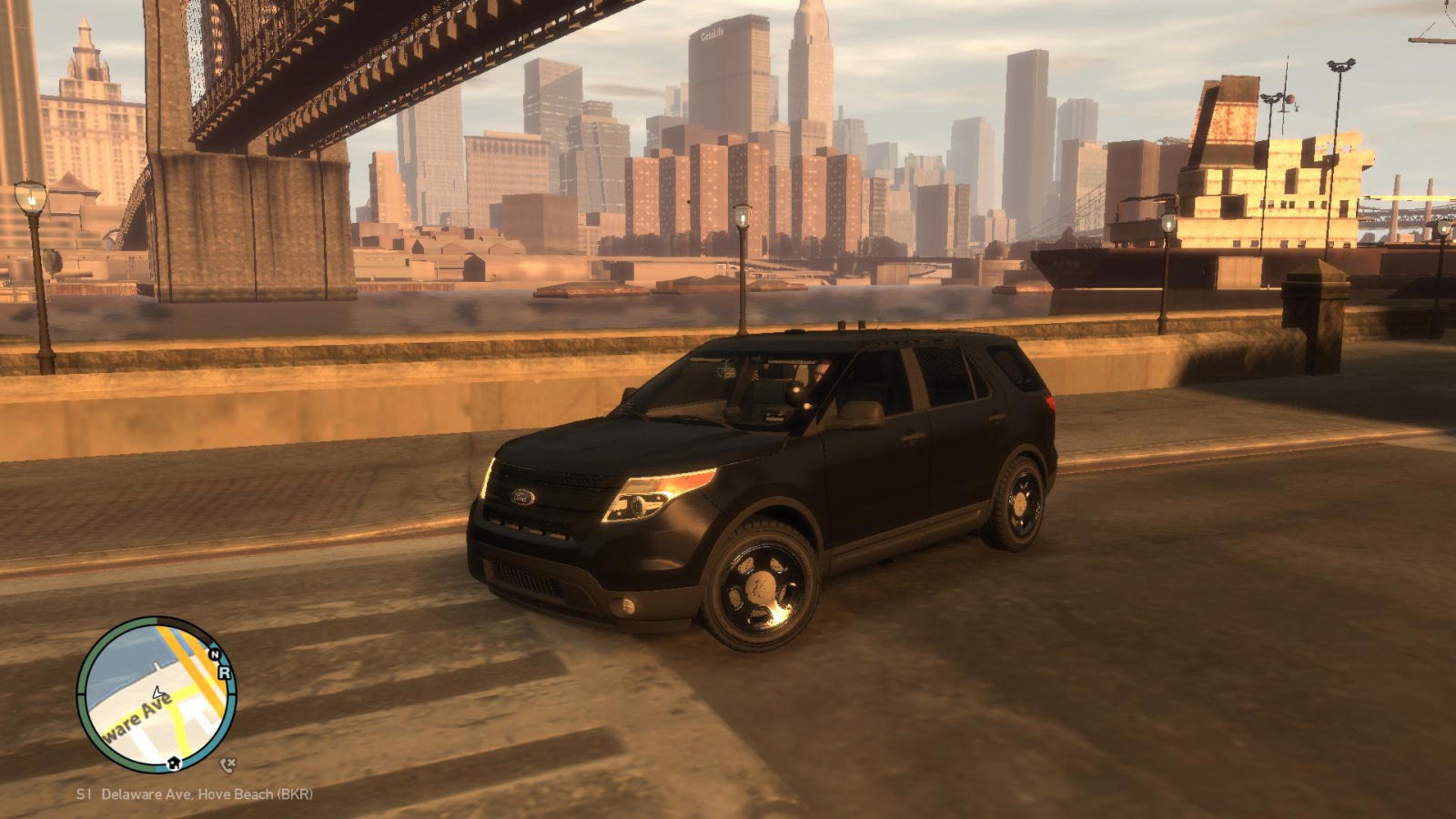Click the north N marker on the radar
1456x819 pixels.
click(215, 654)
